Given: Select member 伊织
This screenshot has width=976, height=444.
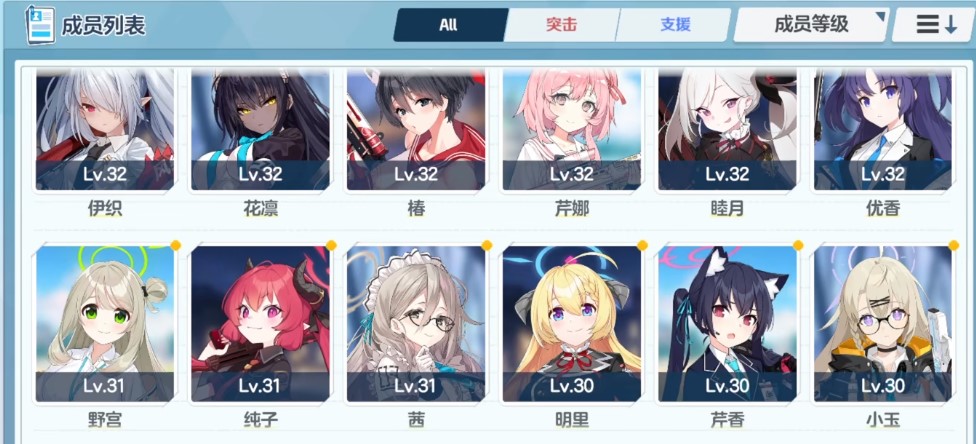Looking at the screenshot, I should coord(105,130).
